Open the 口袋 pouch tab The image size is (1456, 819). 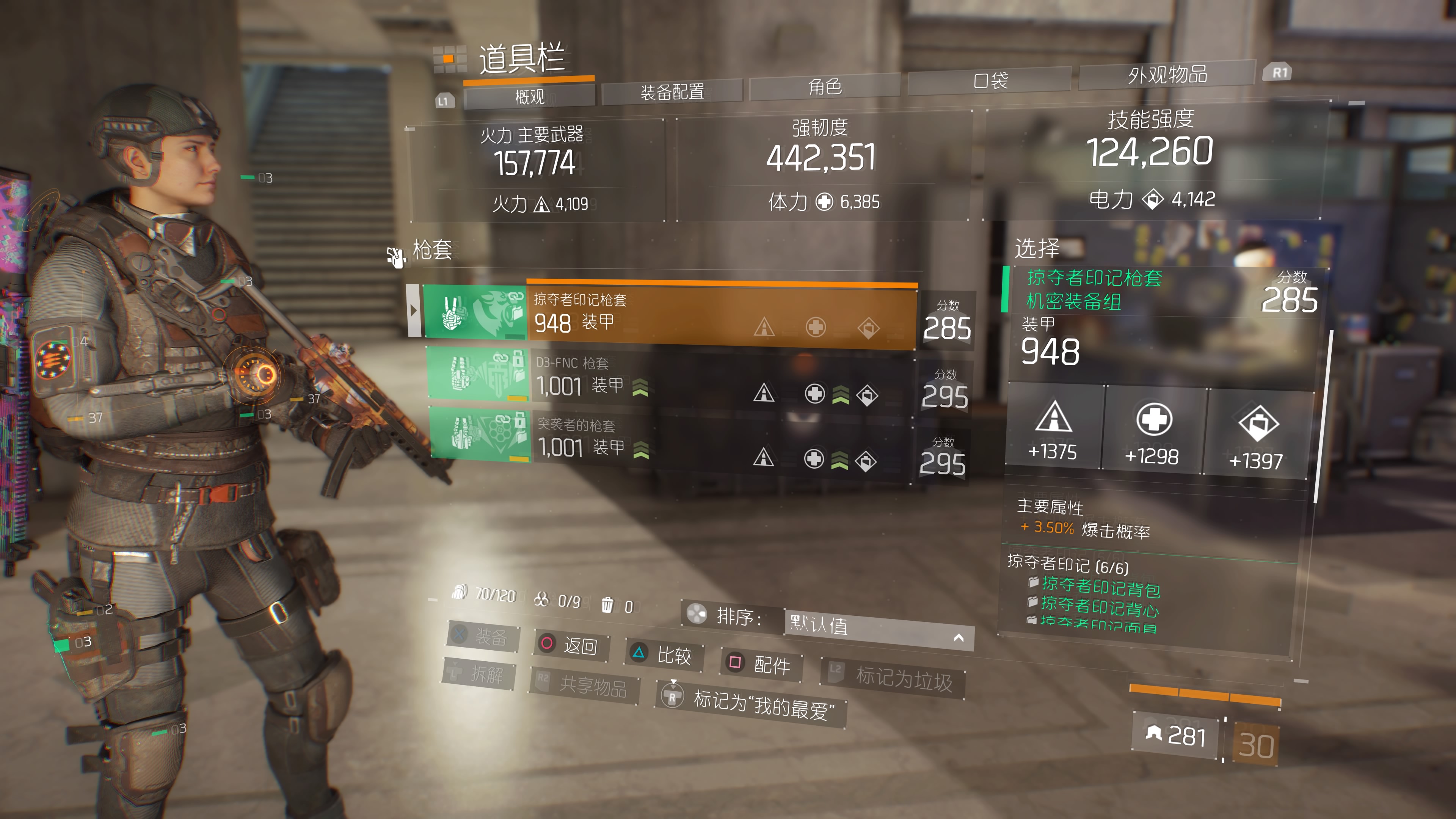tap(990, 80)
